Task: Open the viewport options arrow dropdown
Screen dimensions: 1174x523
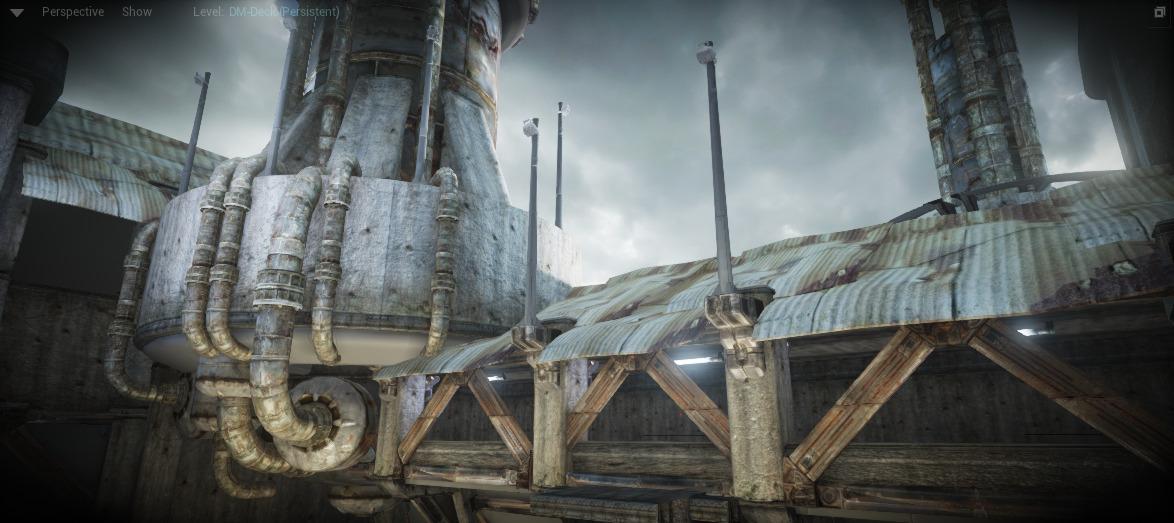Action: pyautogui.click(x=17, y=13)
